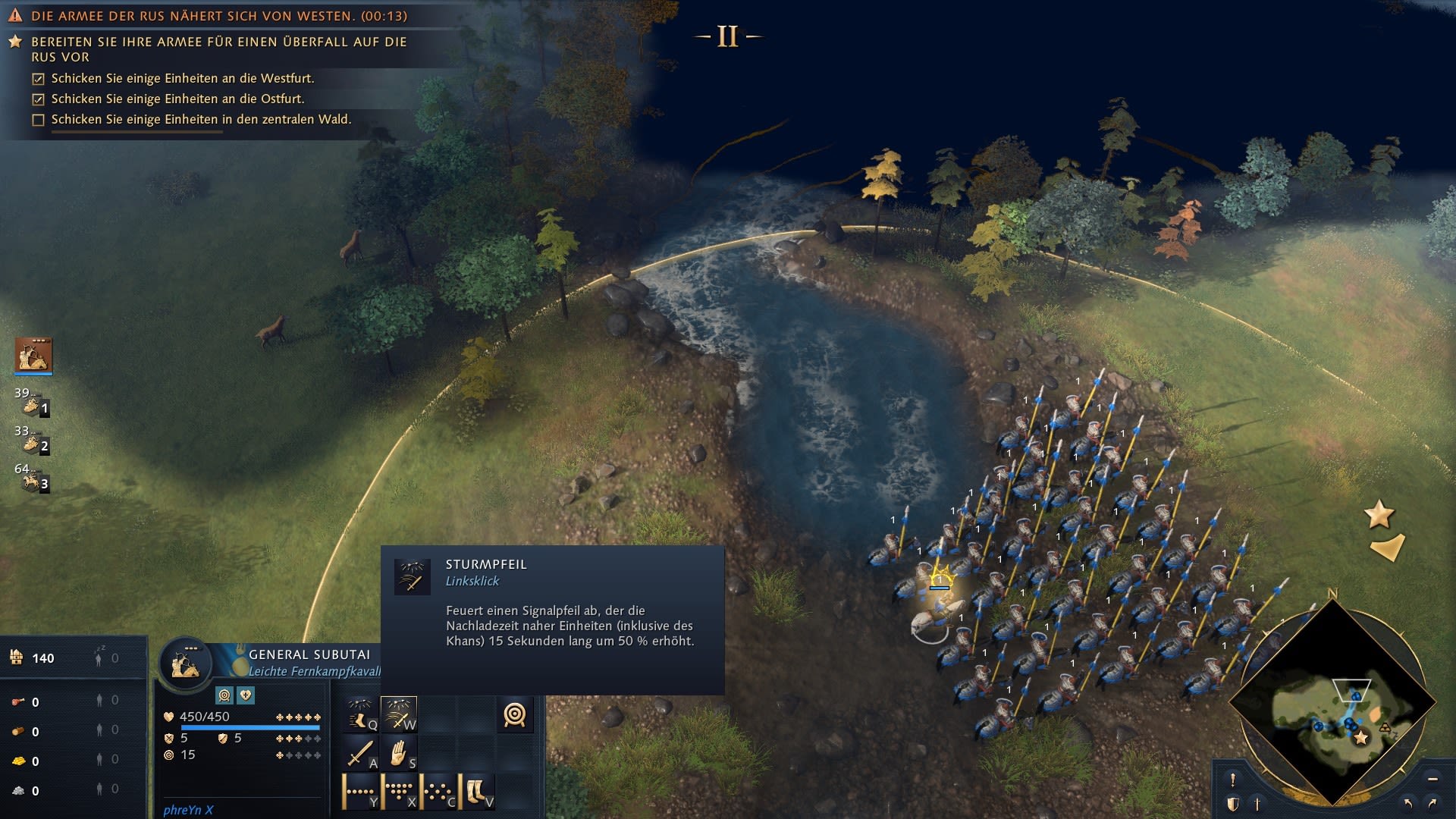Click the boots command with hotkey V

(477, 792)
